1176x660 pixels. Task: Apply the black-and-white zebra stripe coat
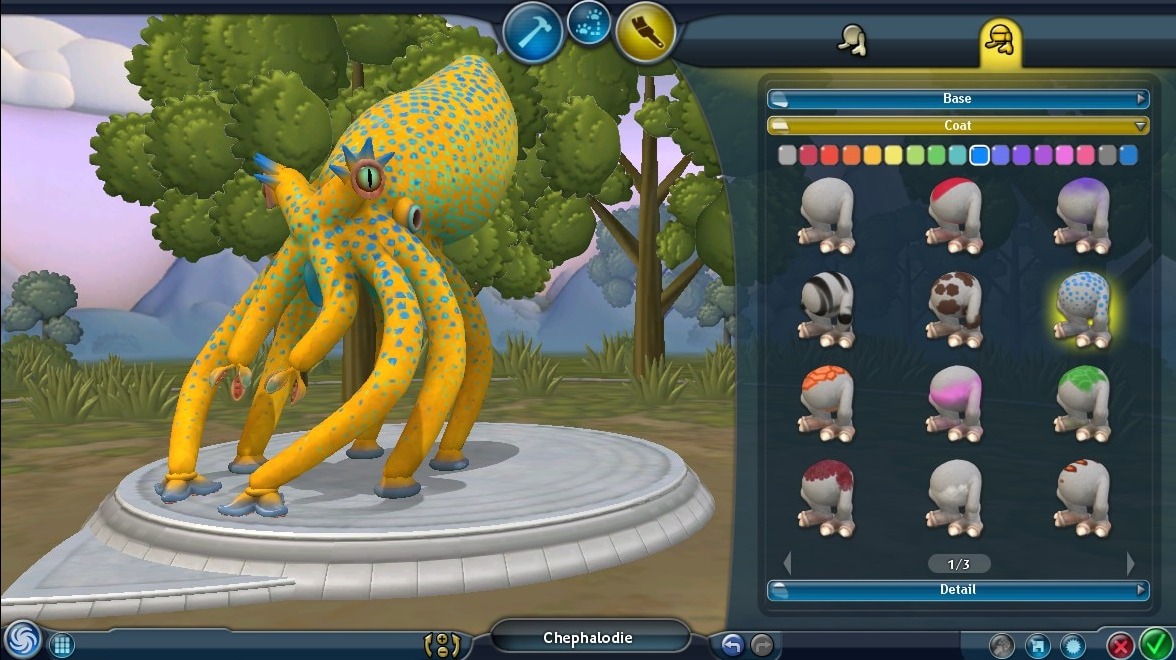827,310
